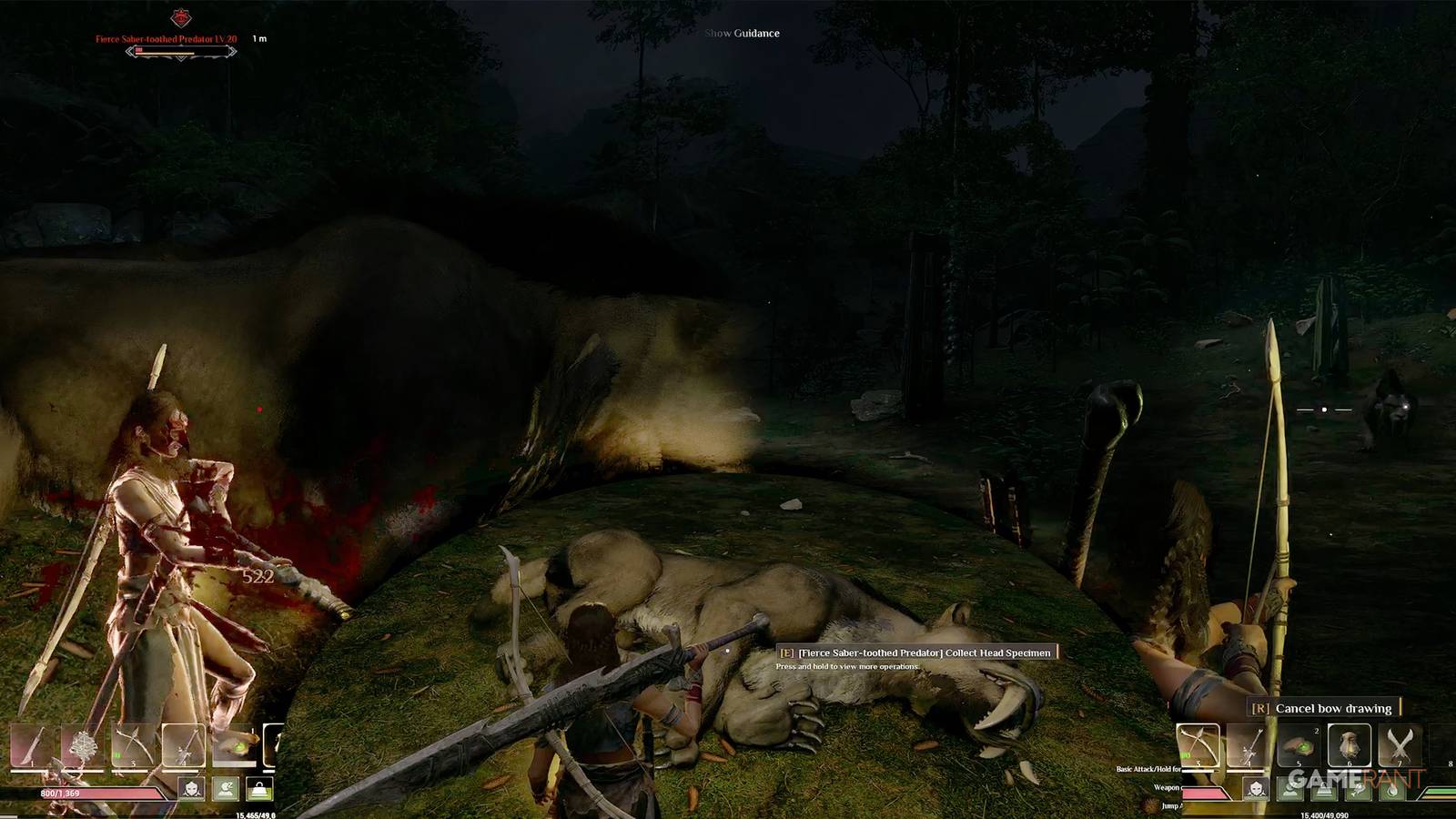1456x819 pixels.
Task: Click the lightning skill icon in the right skill row
Action: (x=1359, y=791)
